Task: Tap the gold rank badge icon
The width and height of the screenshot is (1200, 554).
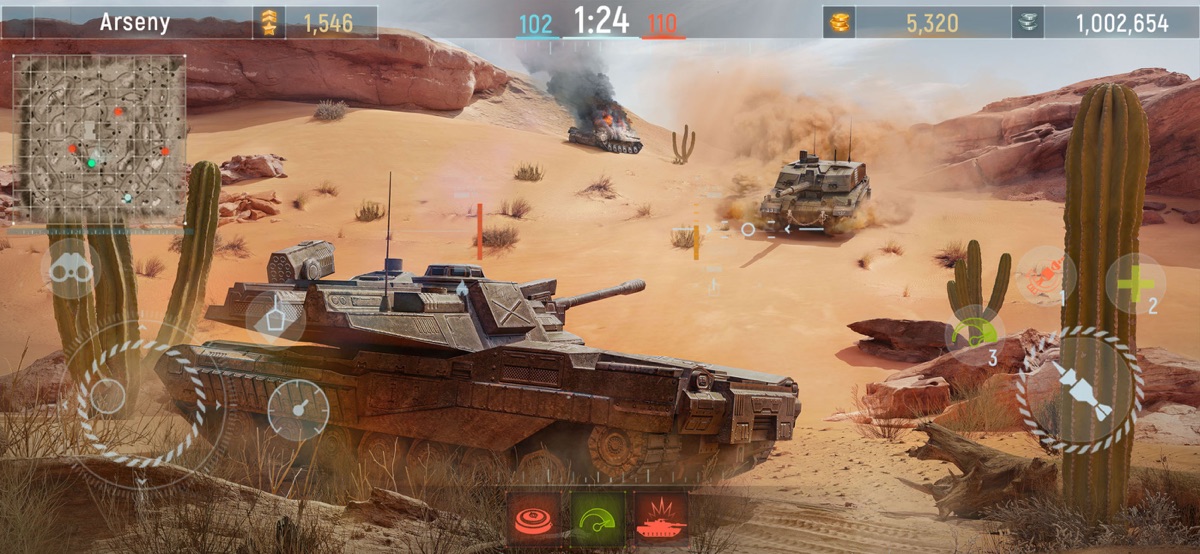Action: coord(269,22)
